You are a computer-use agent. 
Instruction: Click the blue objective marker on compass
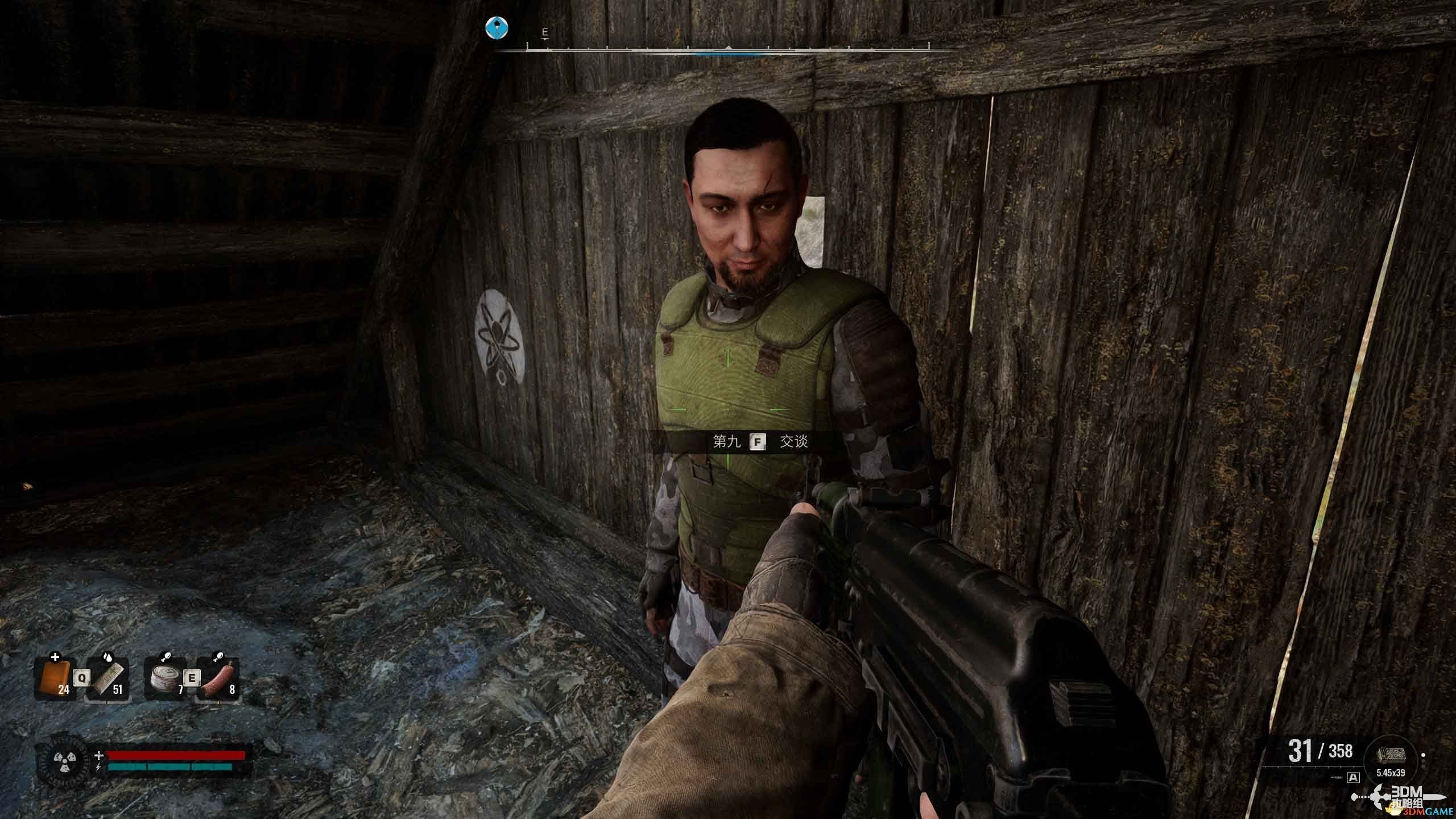tap(497, 28)
